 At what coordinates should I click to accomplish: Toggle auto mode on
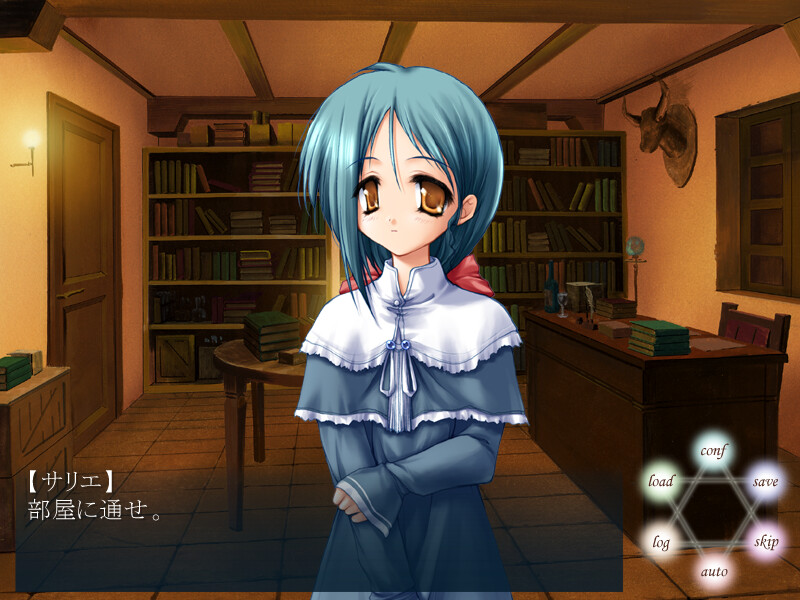click(x=713, y=572)
